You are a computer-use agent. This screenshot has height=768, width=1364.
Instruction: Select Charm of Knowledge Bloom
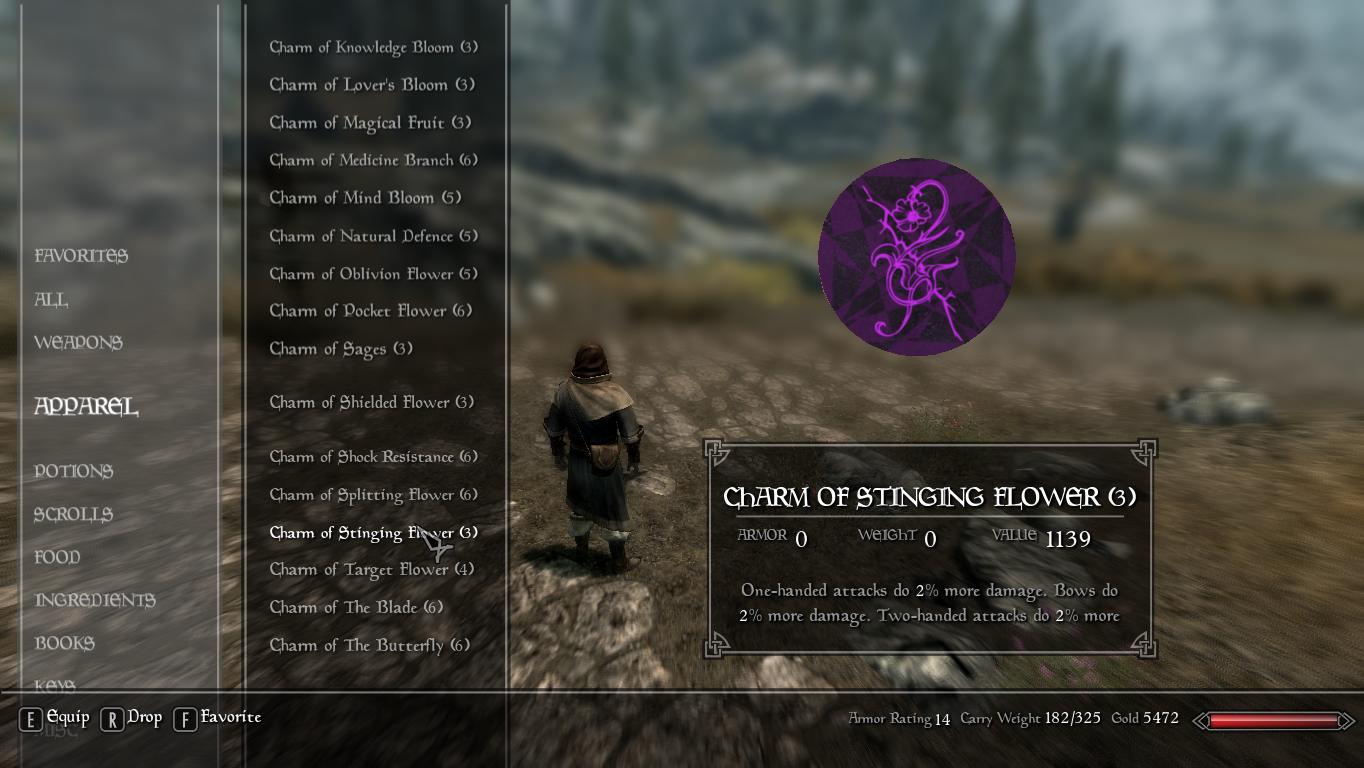coord(372,46)
